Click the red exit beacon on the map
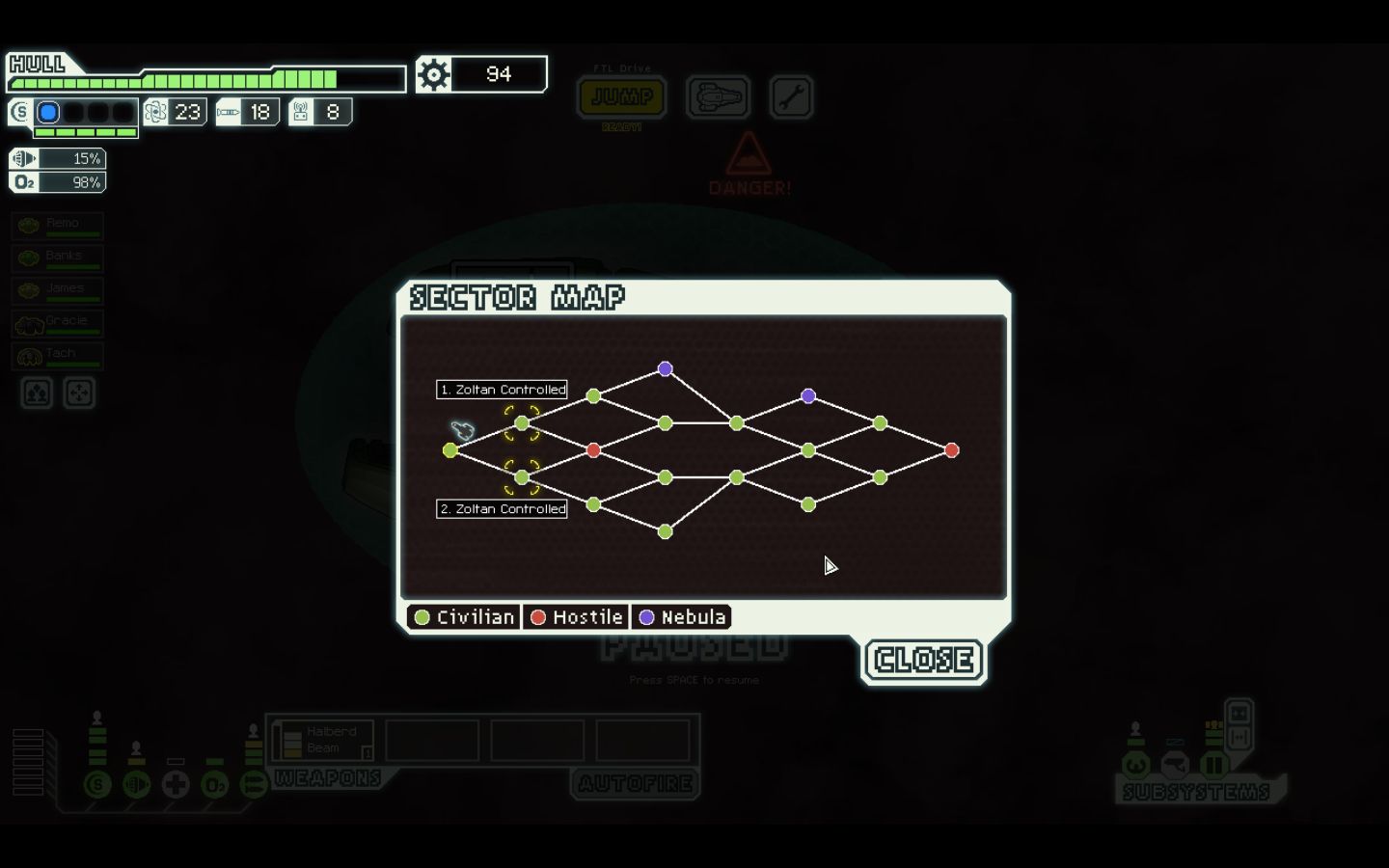This screenshot has height=868, width=1389. click(x=952, y=449)
